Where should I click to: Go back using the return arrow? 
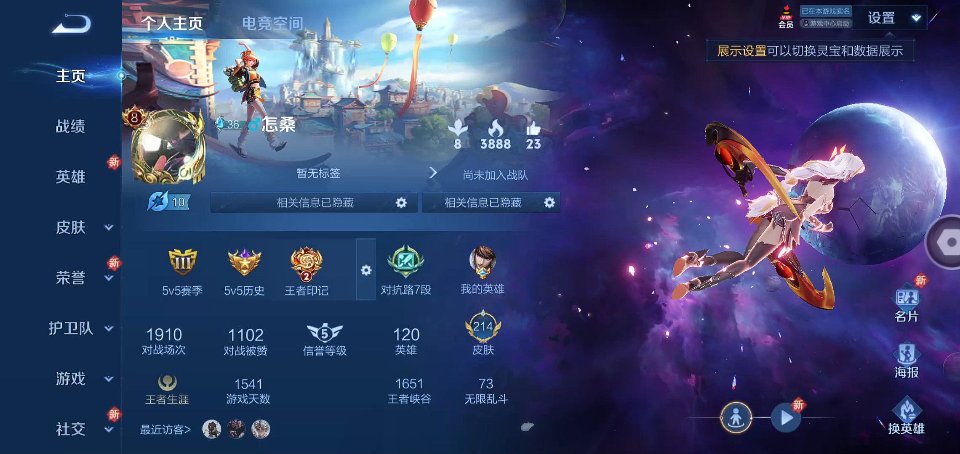tap(72, 23)
